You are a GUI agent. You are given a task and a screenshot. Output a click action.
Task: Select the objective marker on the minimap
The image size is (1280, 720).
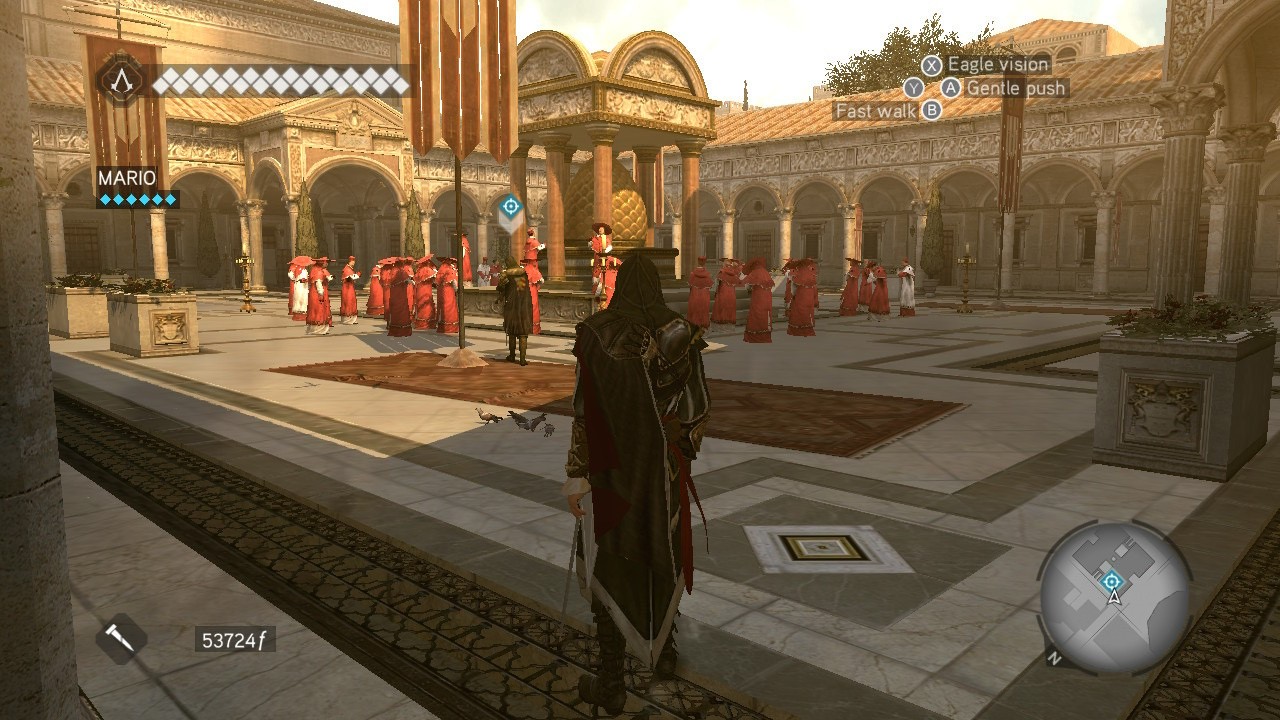pos(1110,581)
